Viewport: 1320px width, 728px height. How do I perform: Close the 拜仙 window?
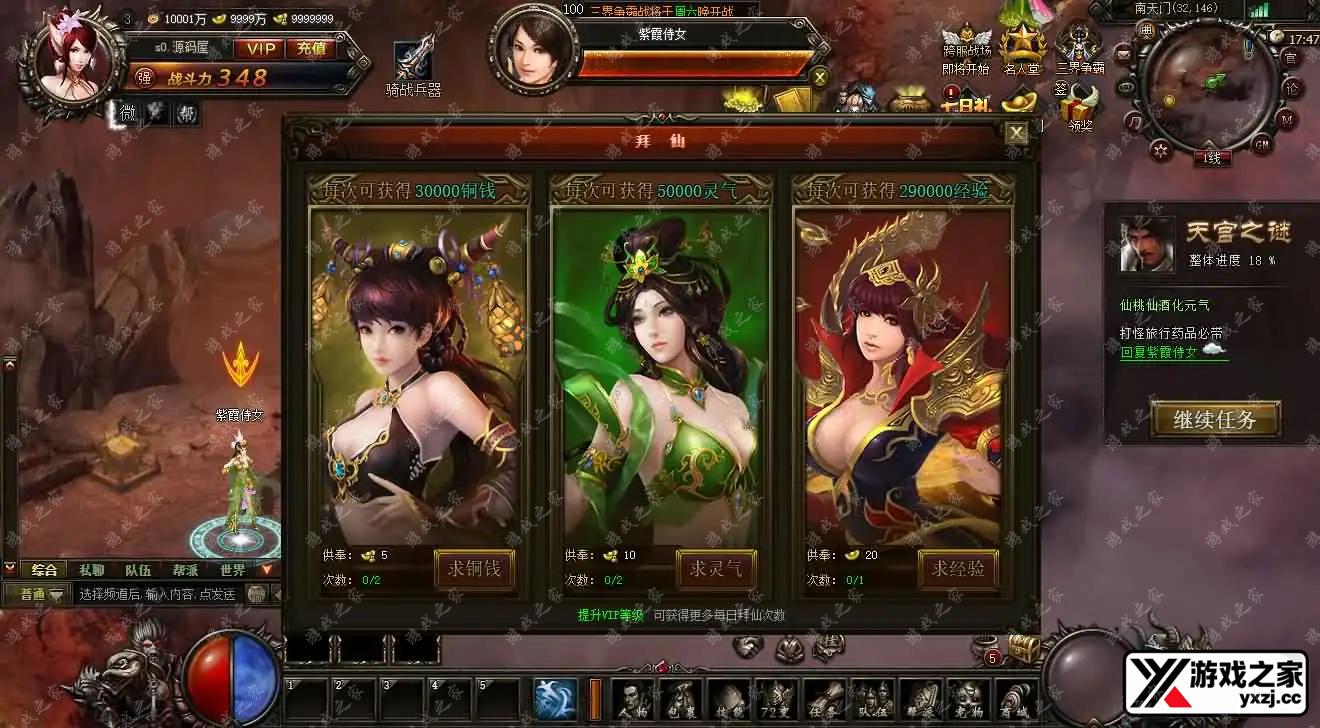(1016, 133)
